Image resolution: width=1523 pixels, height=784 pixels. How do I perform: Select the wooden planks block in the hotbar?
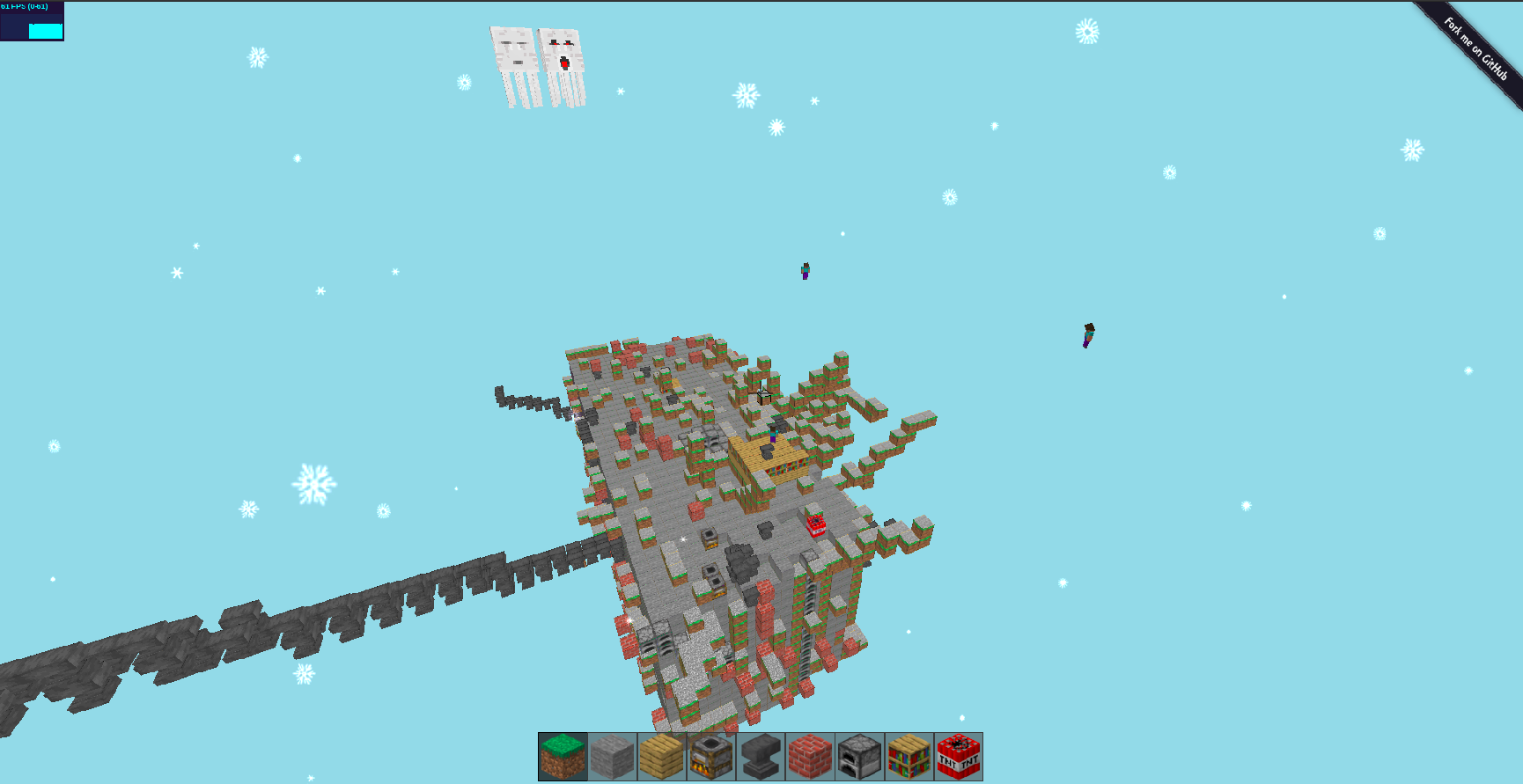pos(662,758)
